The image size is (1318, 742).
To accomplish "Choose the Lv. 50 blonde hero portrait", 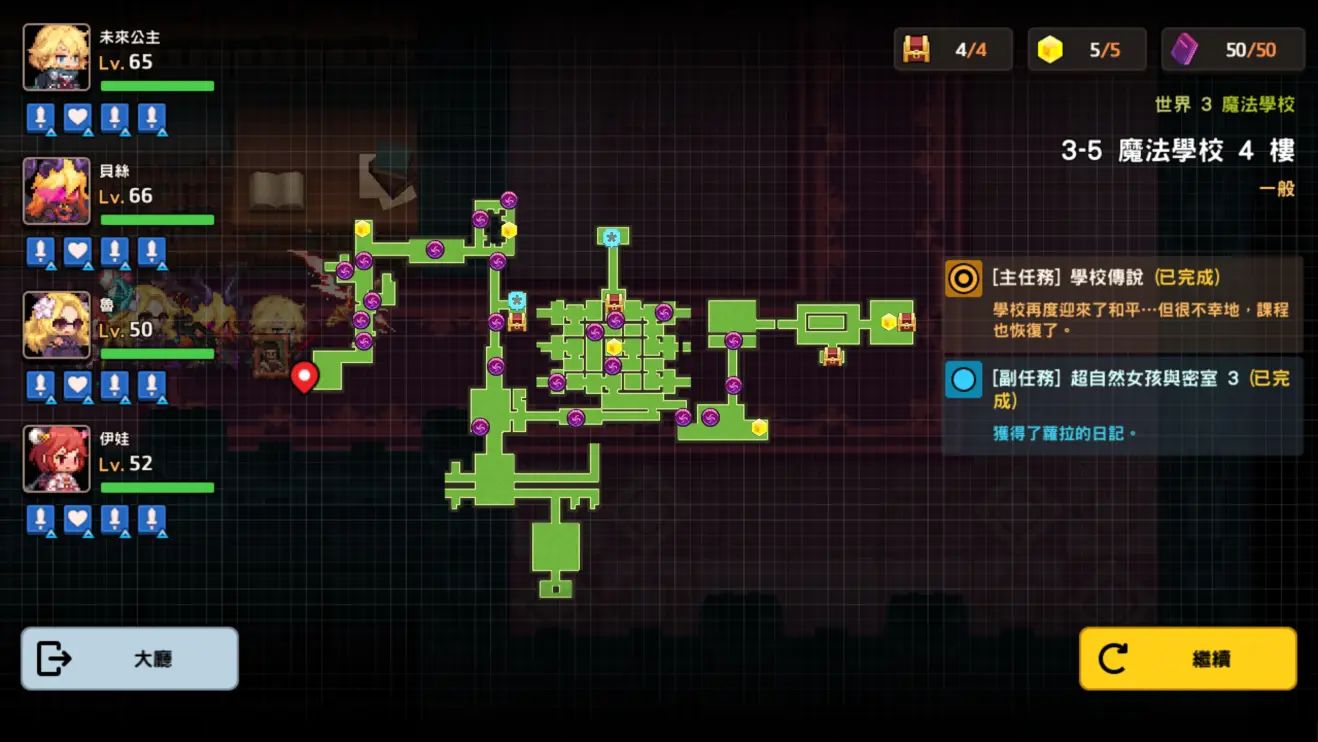I will [x=57, y=325].
